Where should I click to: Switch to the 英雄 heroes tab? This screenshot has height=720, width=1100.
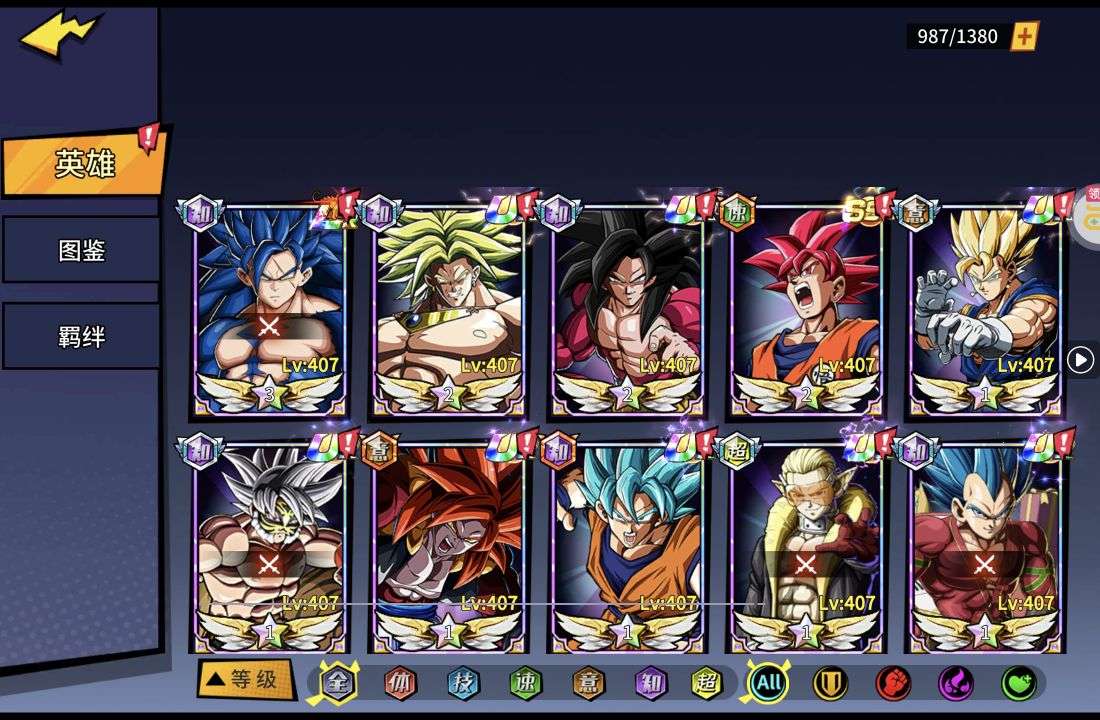tap(84, 164)
